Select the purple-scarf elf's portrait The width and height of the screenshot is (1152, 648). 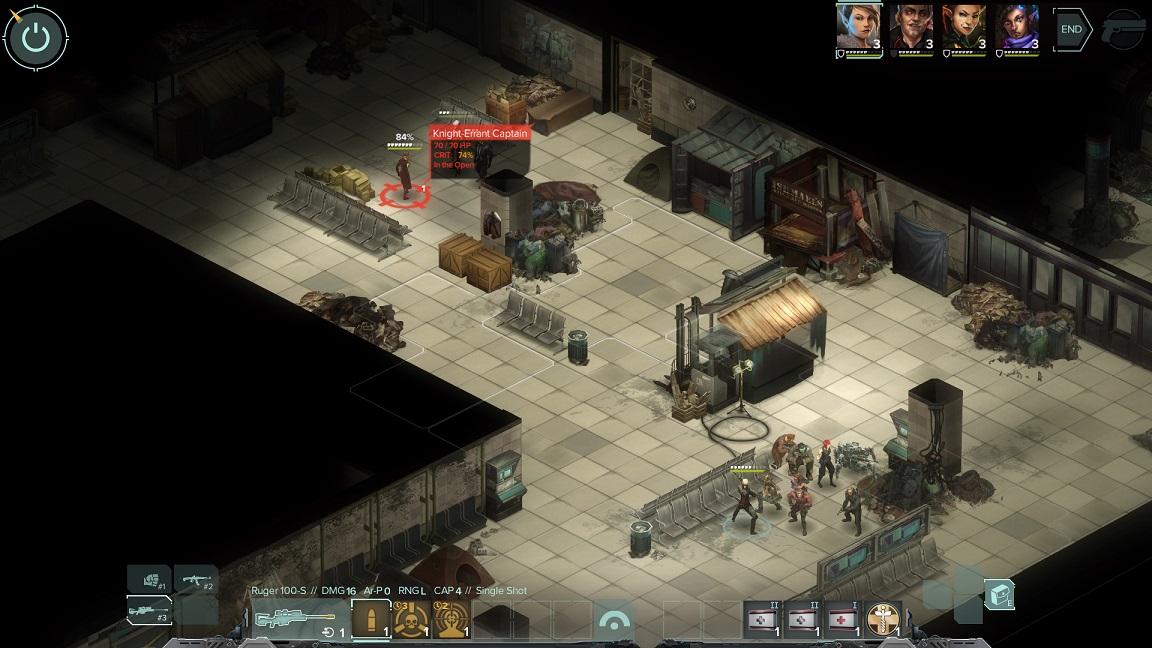[1017, 27]
